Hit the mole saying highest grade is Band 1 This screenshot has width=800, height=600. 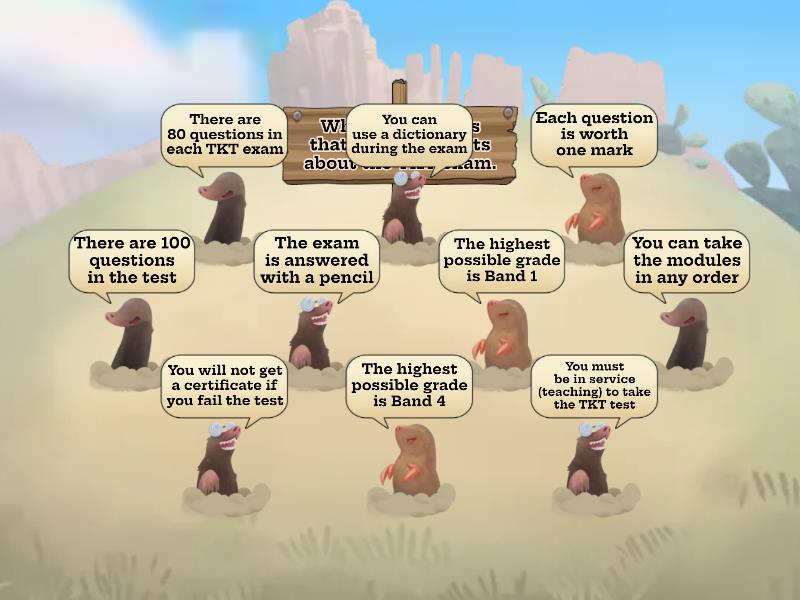pos(500,335)
